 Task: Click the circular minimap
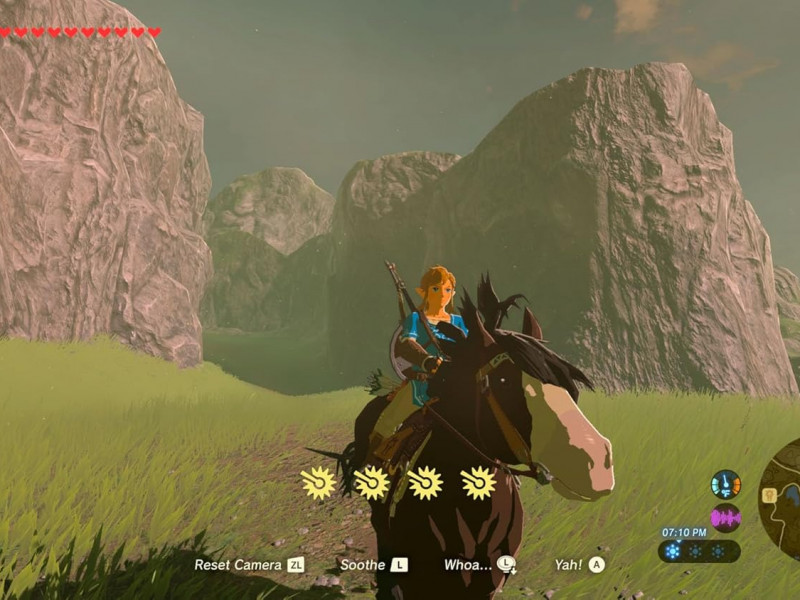tap(782, 495)
